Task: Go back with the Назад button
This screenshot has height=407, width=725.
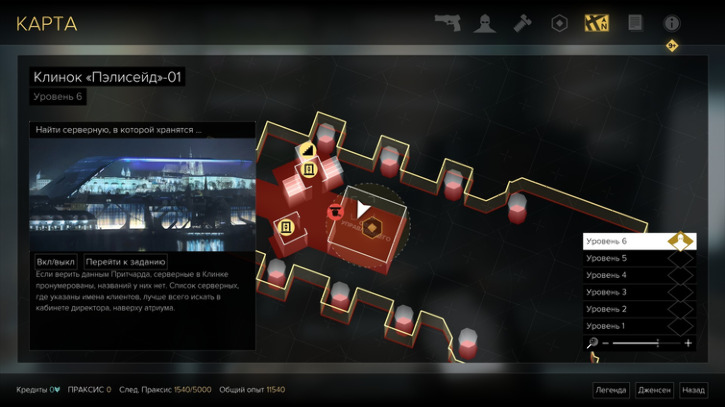Action: click(693, 390)
